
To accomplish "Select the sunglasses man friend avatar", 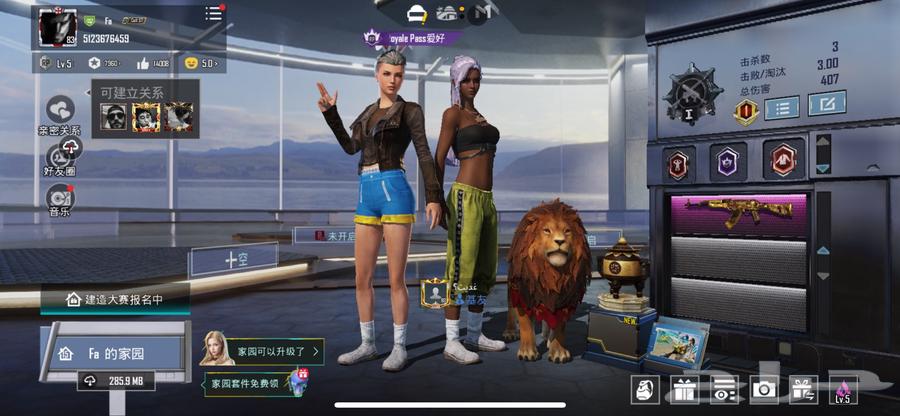I will [113, 117].
